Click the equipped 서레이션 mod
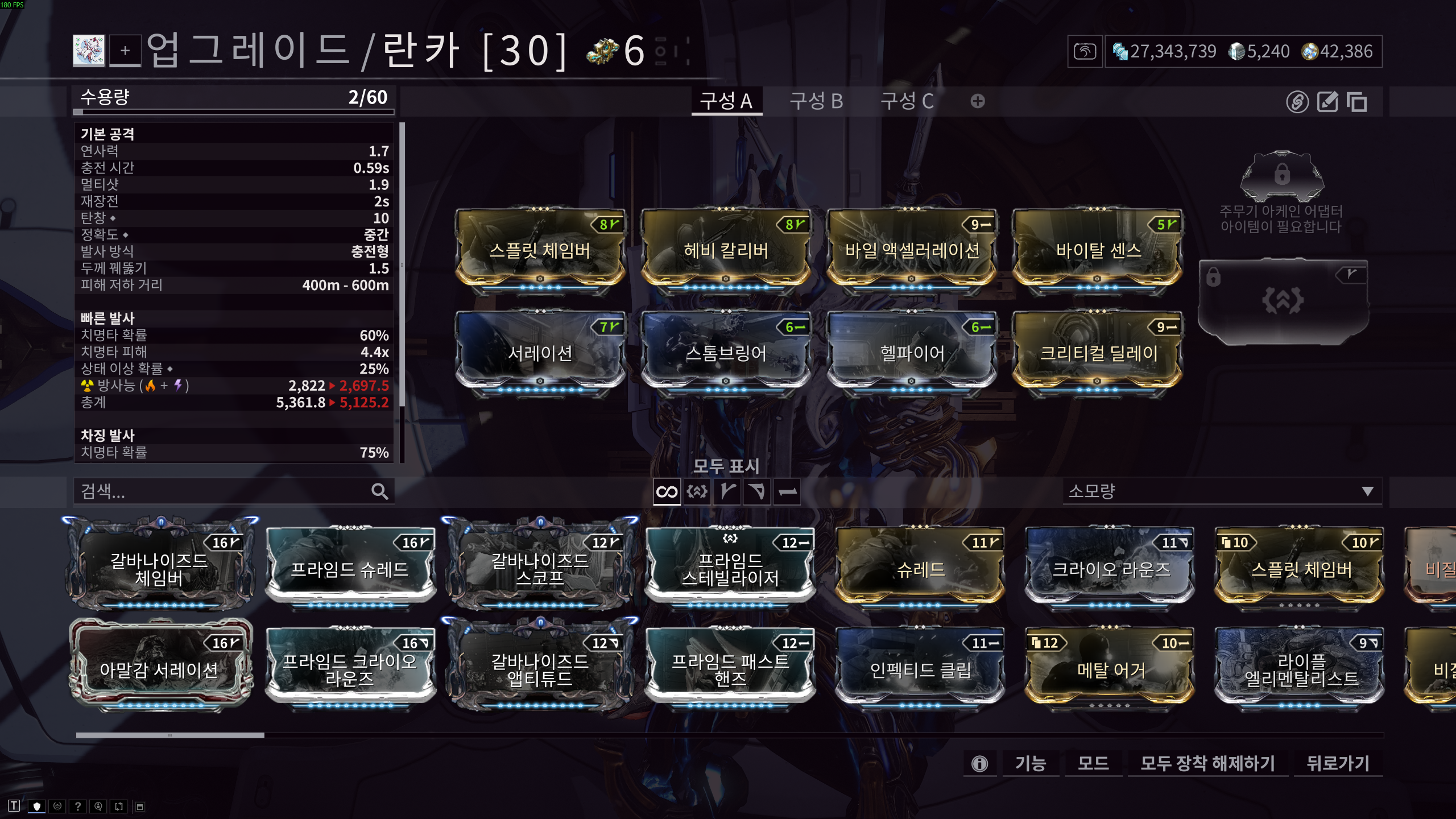Screen dimensions: 1456x819 (540, 353)
